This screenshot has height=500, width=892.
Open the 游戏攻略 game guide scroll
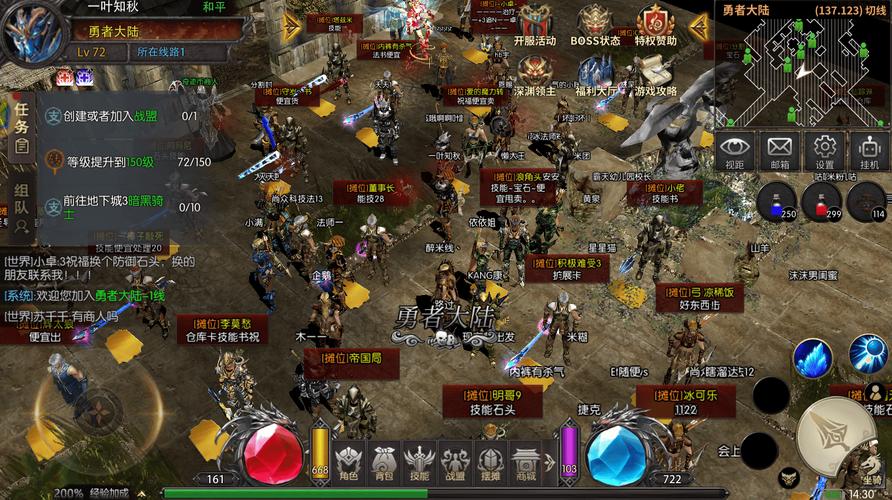click(656, 74)
